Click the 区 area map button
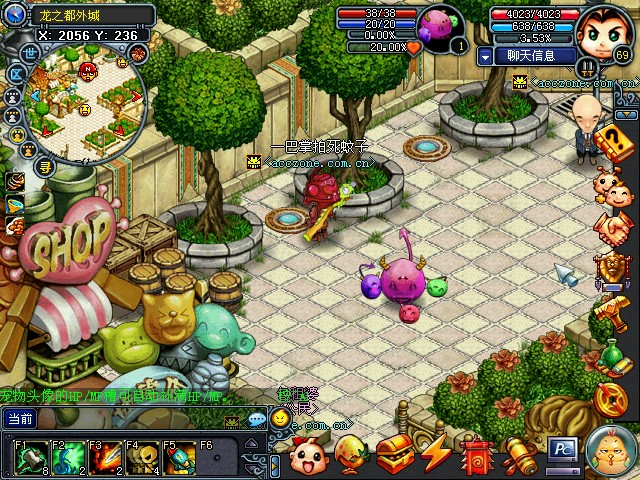The height and width of the screenshot is (480, 640). coord(18,74)
